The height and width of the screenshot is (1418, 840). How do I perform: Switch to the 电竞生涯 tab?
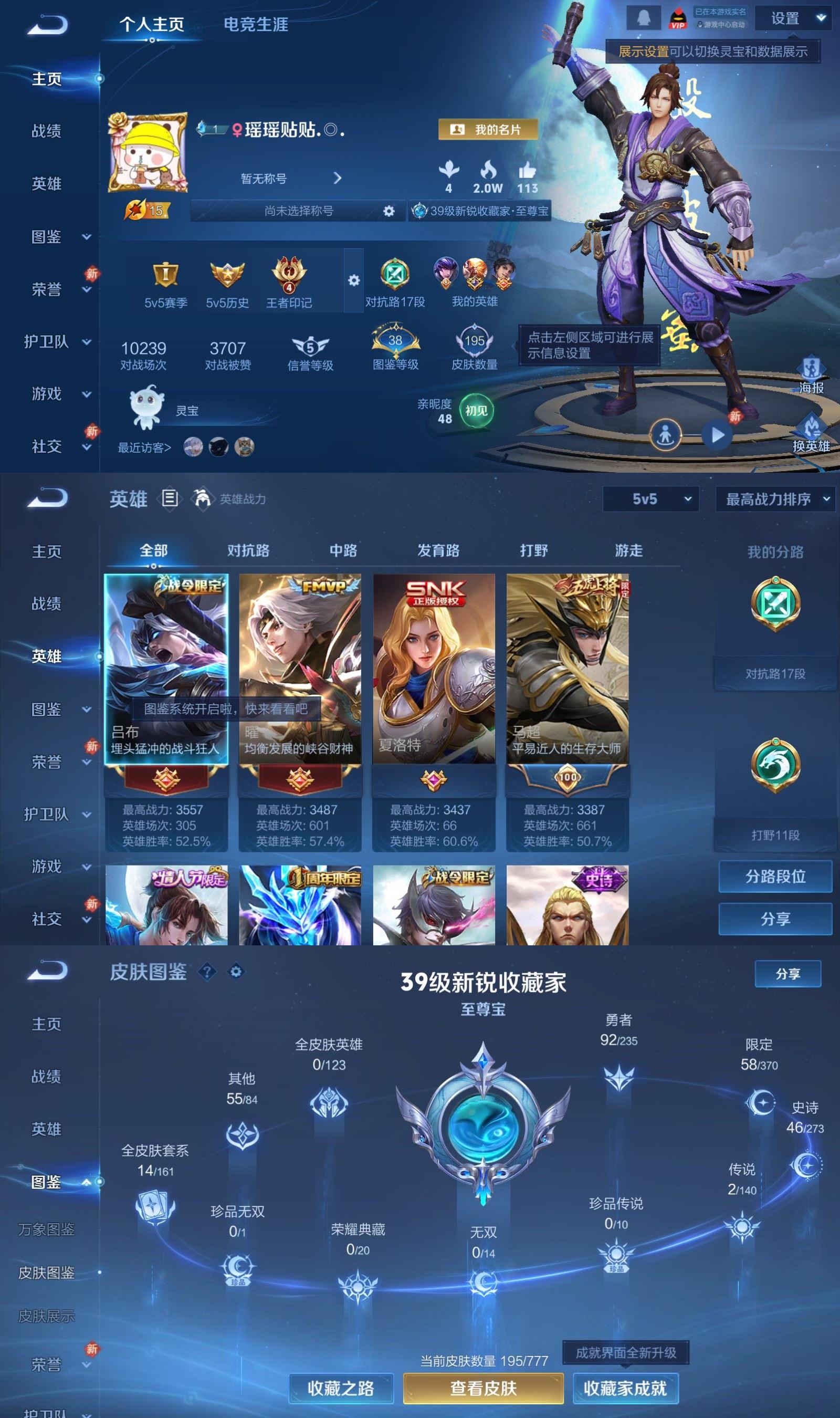tap(256, 25)
